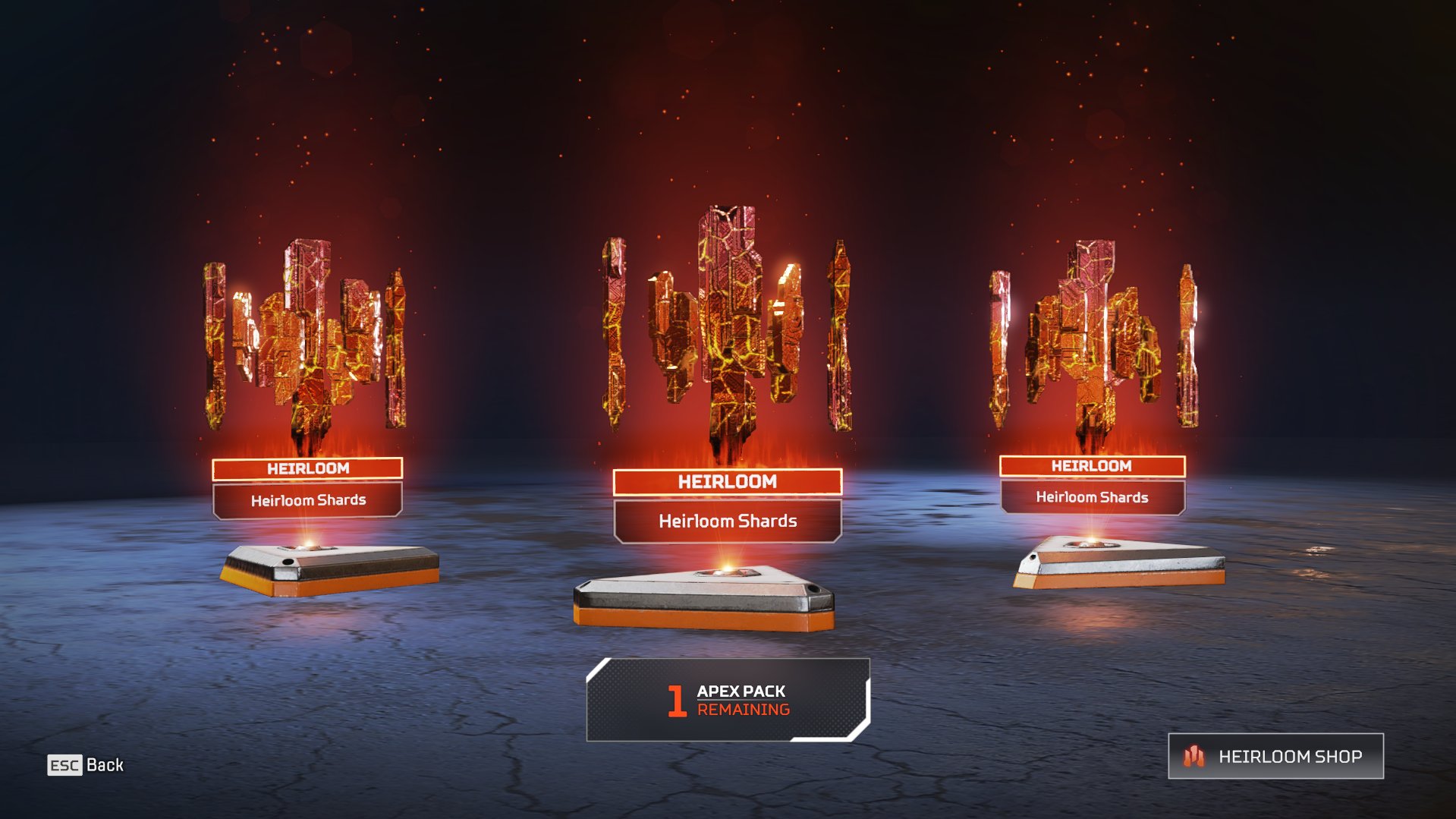Click the right HEIRLOOM banner label
1456x819 pixels.
[1093, 466]
